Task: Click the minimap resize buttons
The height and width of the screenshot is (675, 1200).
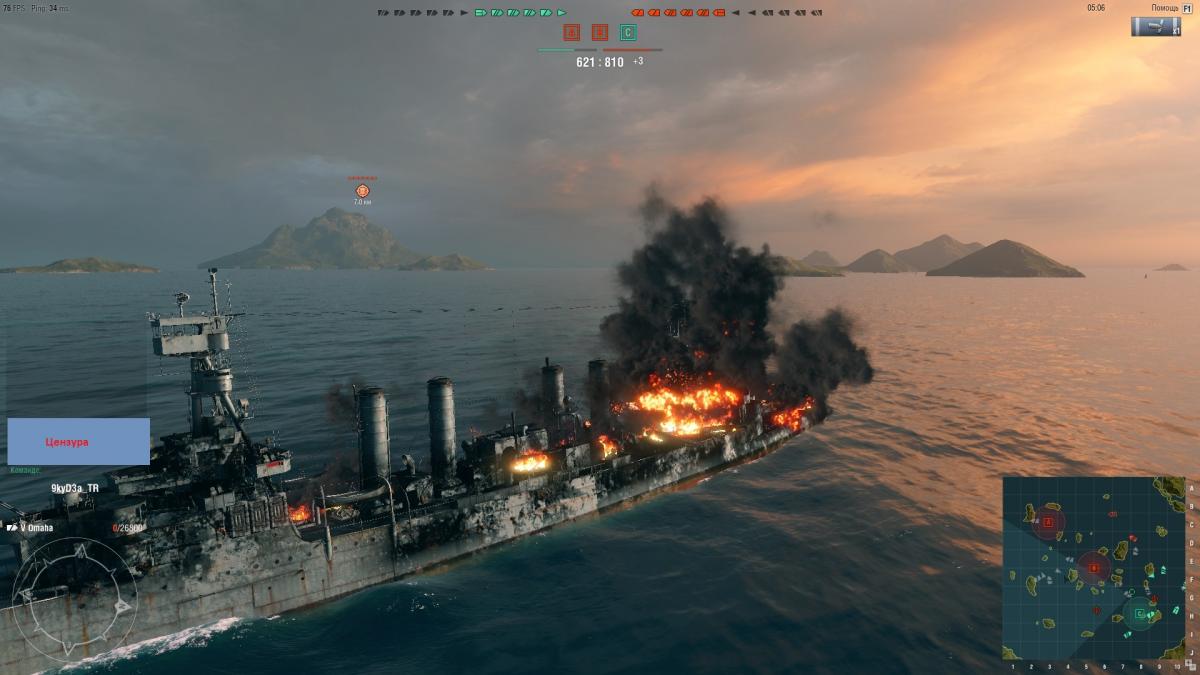Action: point(1190,666)
